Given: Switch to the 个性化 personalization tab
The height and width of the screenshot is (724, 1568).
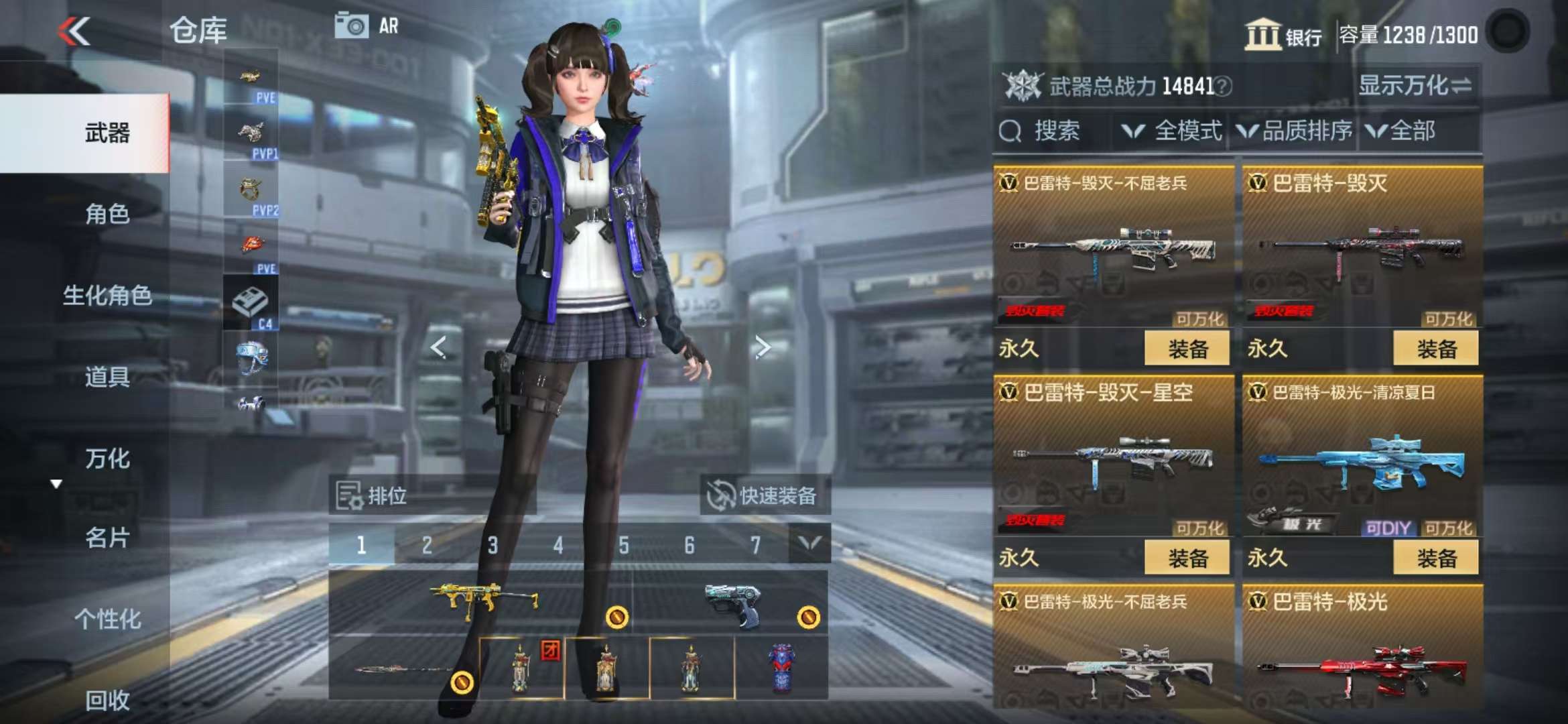Looking at the screenshot, I should click(x=107, y=619).
